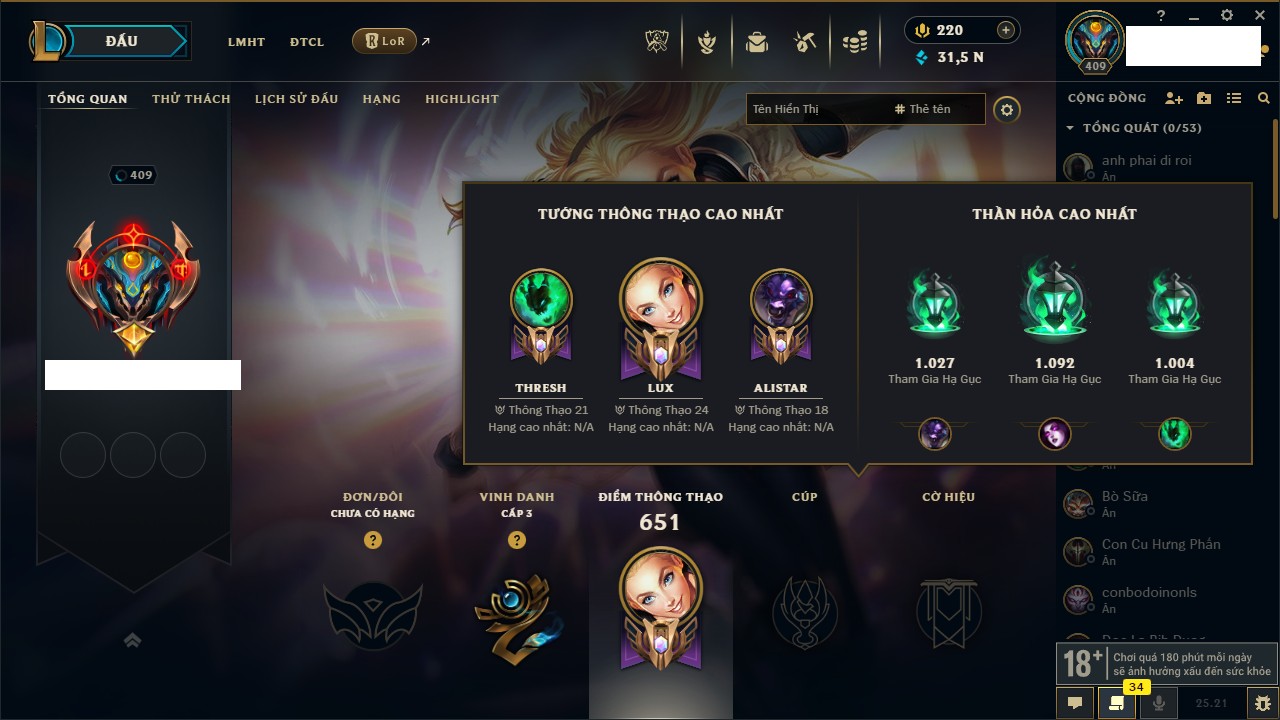Open the backpack collection icon
The height and width of the screenshot is (720, 1280).
[756, 42]
